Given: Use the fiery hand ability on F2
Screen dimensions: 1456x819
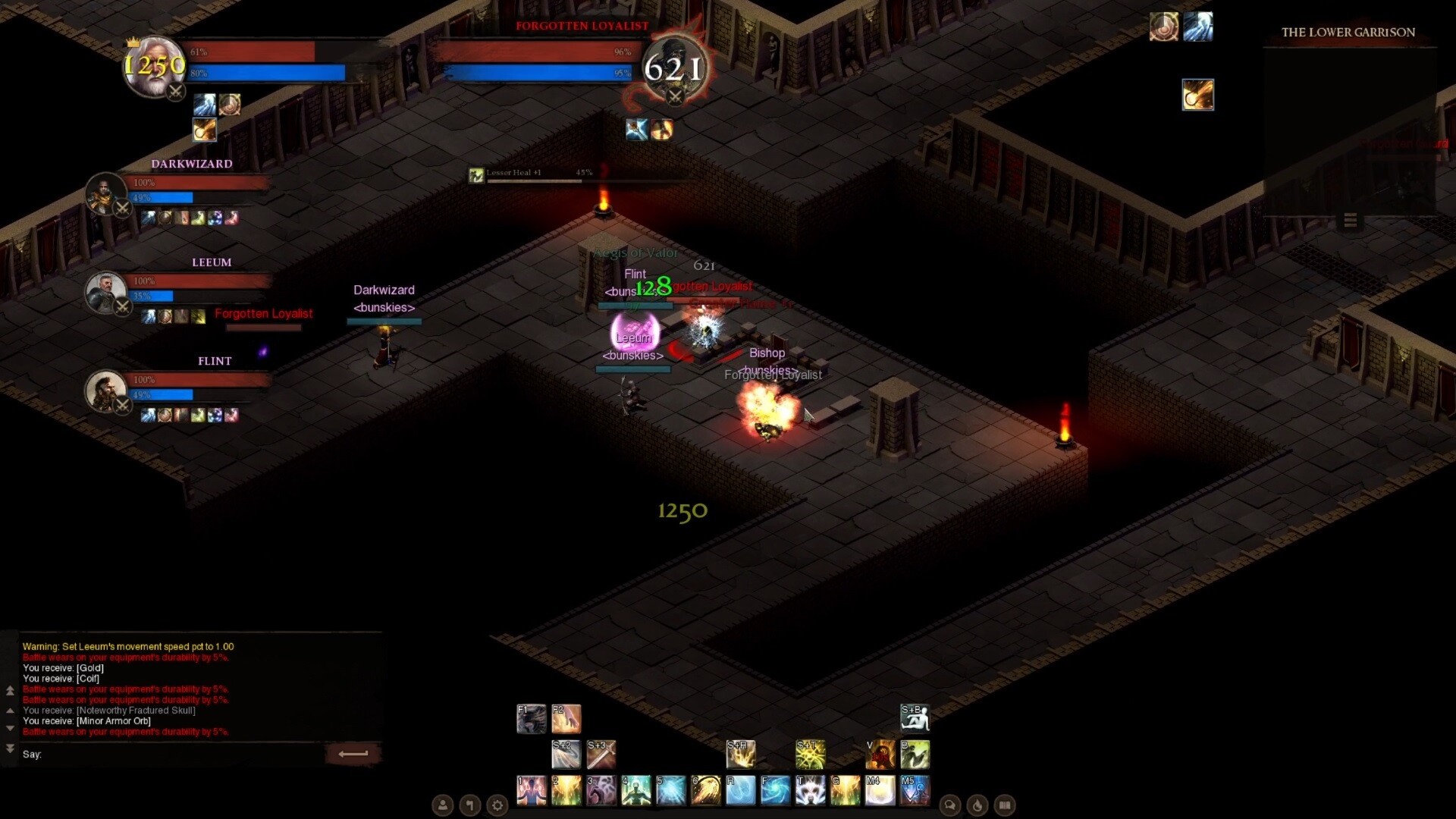Looking at the screenshot, I should (x=566, y=718).
